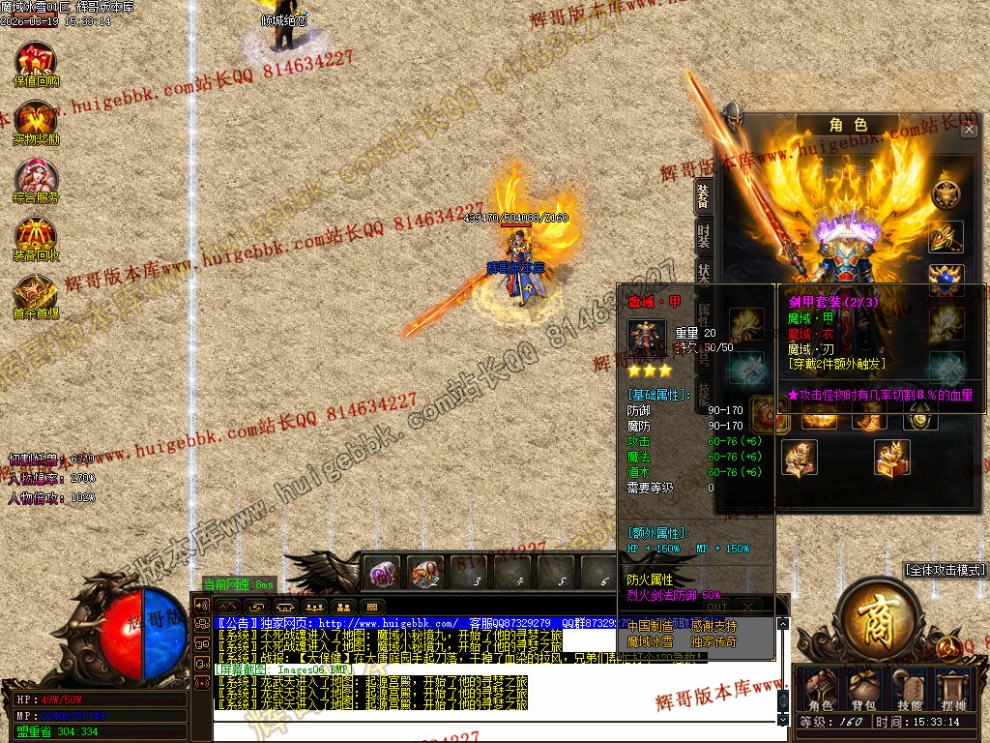Select the second hotbar item slot
990x743 pixels.
pos(425,573)
